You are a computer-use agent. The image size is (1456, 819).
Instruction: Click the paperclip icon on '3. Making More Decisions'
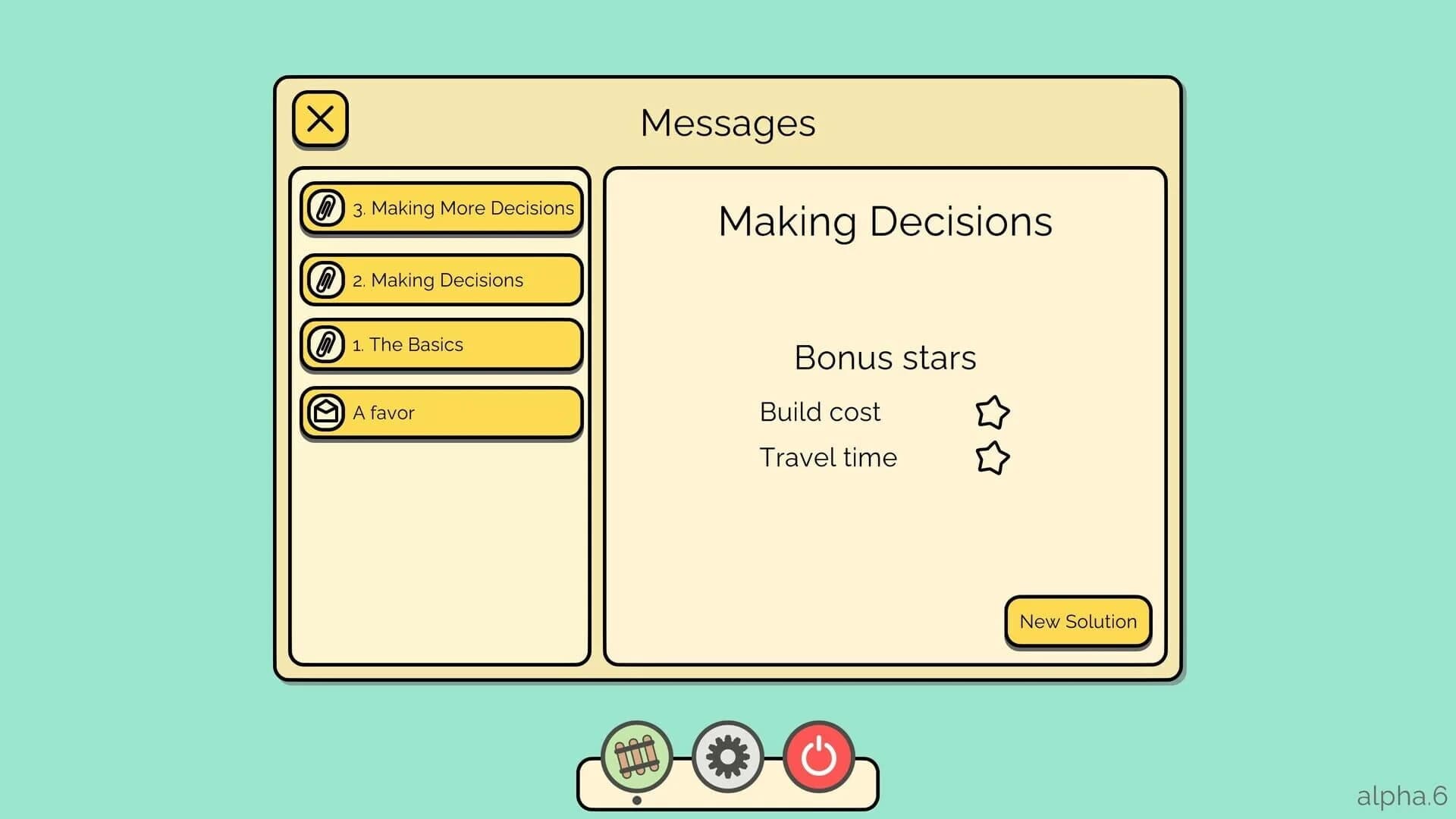point(327,207)
